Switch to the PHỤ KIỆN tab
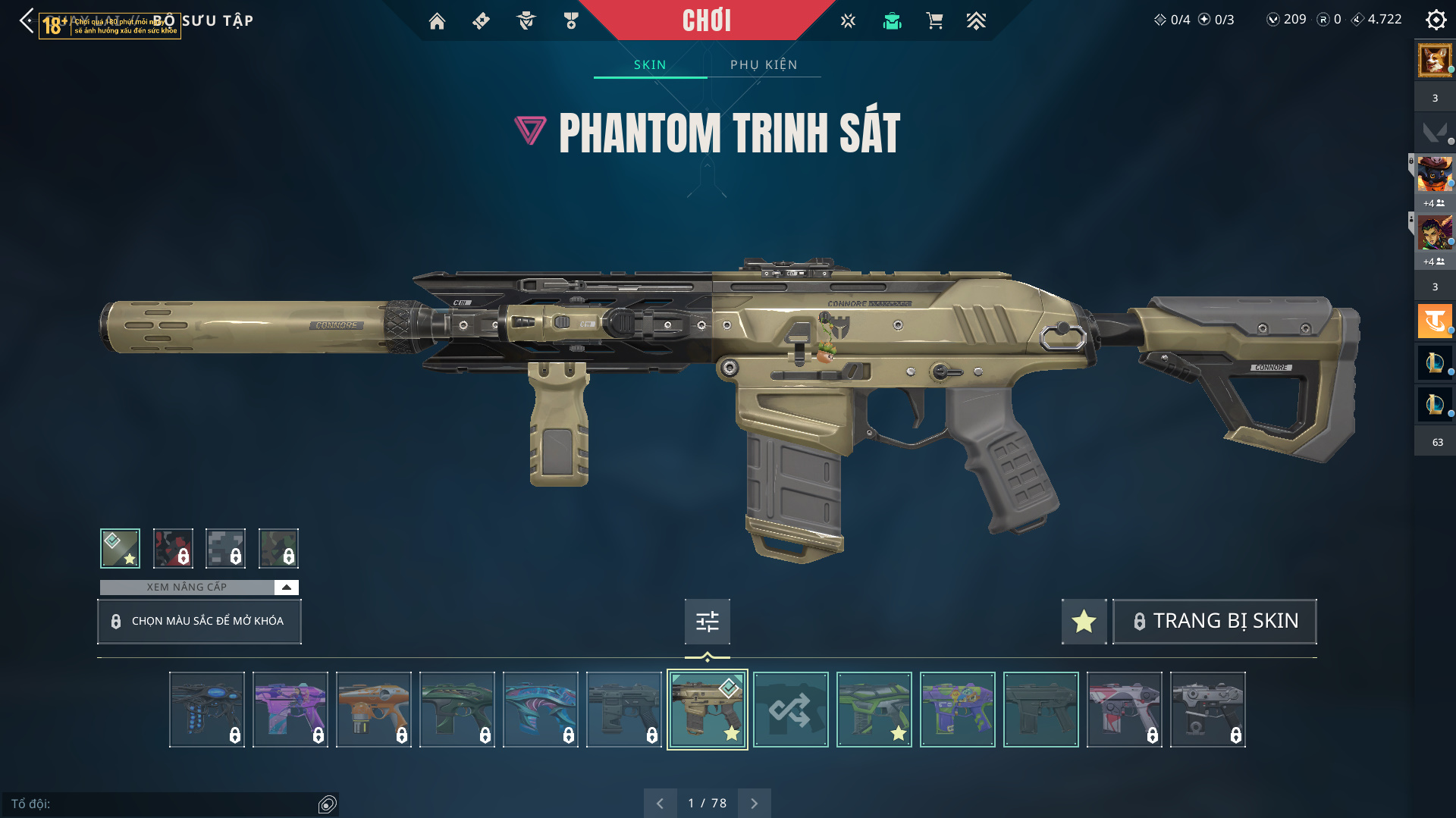The image size is (1456, 818). (764, 65)
